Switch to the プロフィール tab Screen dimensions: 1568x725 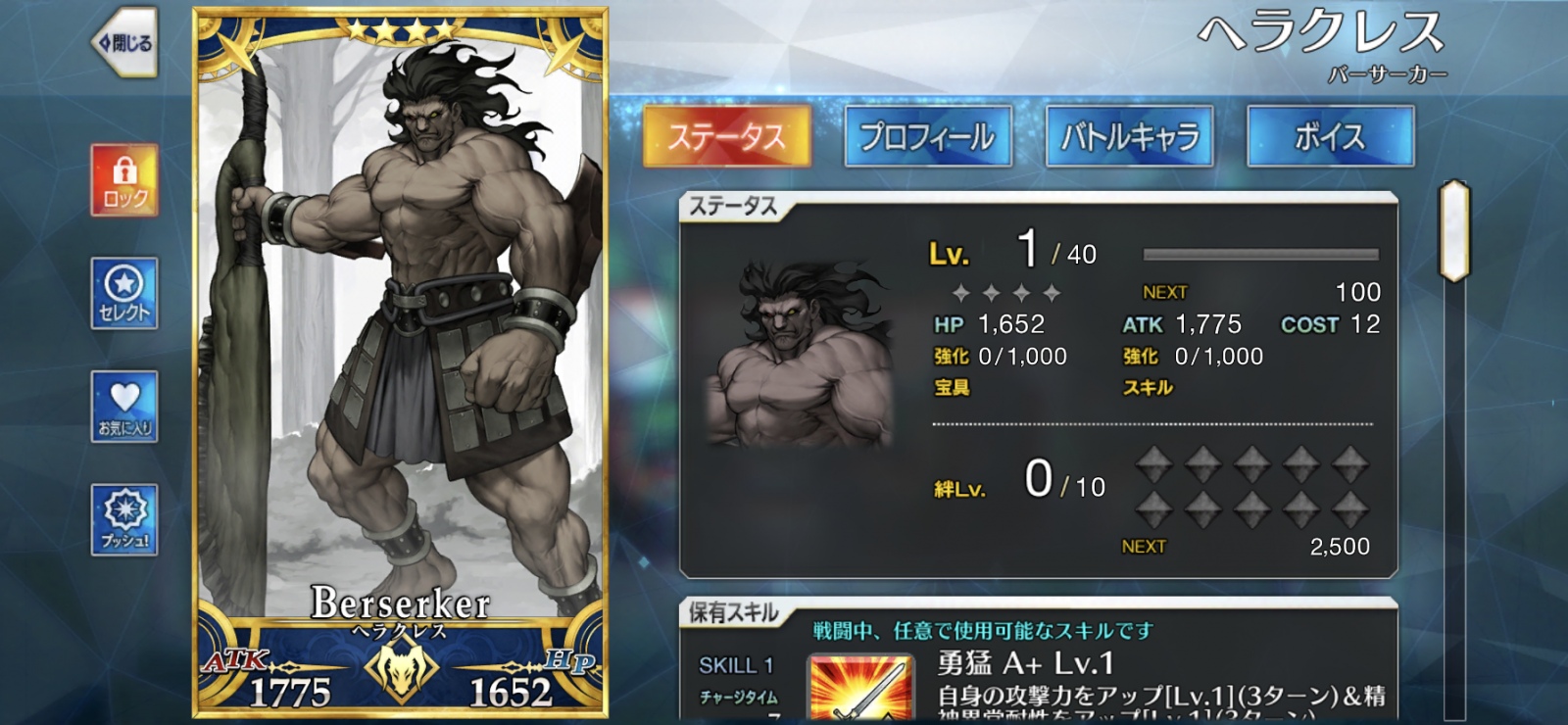pos(927,137)
